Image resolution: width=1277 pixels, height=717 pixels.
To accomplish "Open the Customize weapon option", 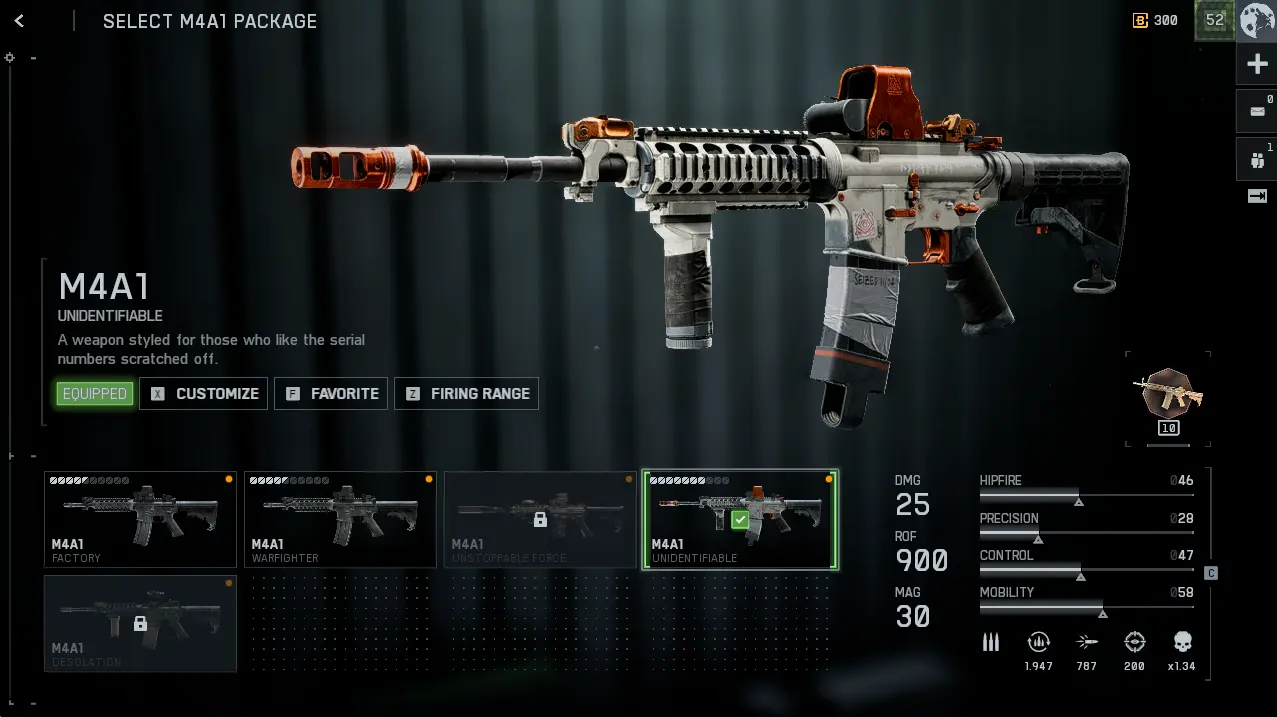I will point(204,394).
